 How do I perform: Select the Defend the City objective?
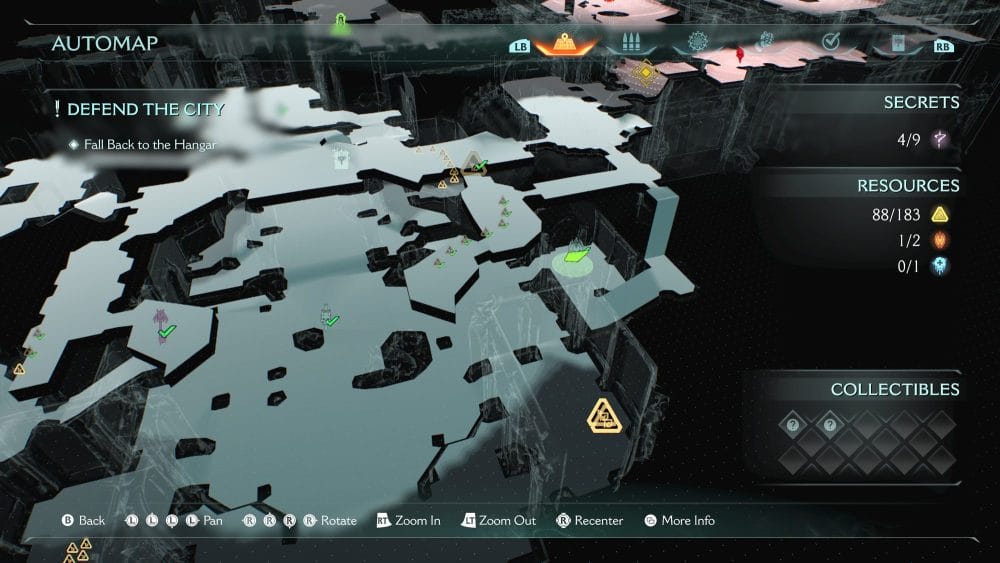pyautogui.click(x=139, y=109)
